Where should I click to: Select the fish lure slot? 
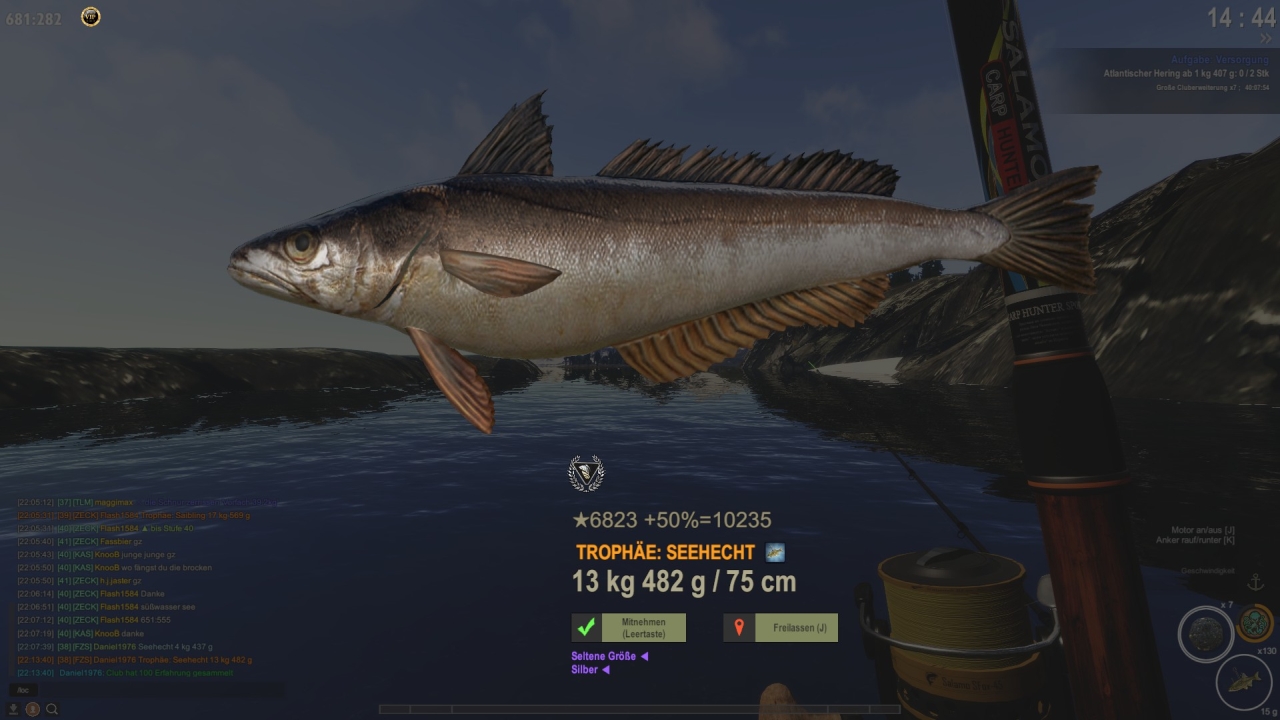point(1243,682)
